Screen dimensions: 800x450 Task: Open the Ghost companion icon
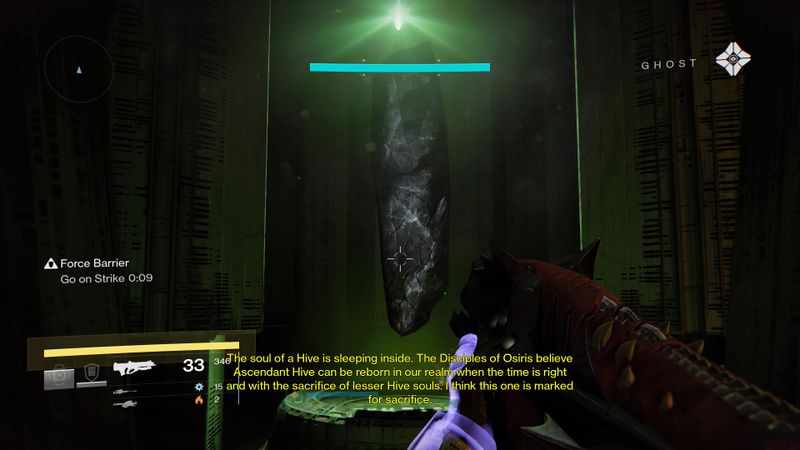point(735,63)
